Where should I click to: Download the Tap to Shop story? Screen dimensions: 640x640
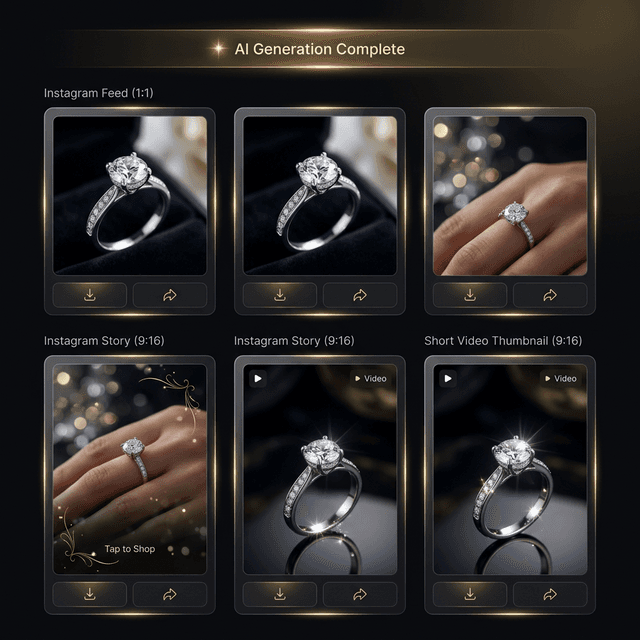point(90,594)
